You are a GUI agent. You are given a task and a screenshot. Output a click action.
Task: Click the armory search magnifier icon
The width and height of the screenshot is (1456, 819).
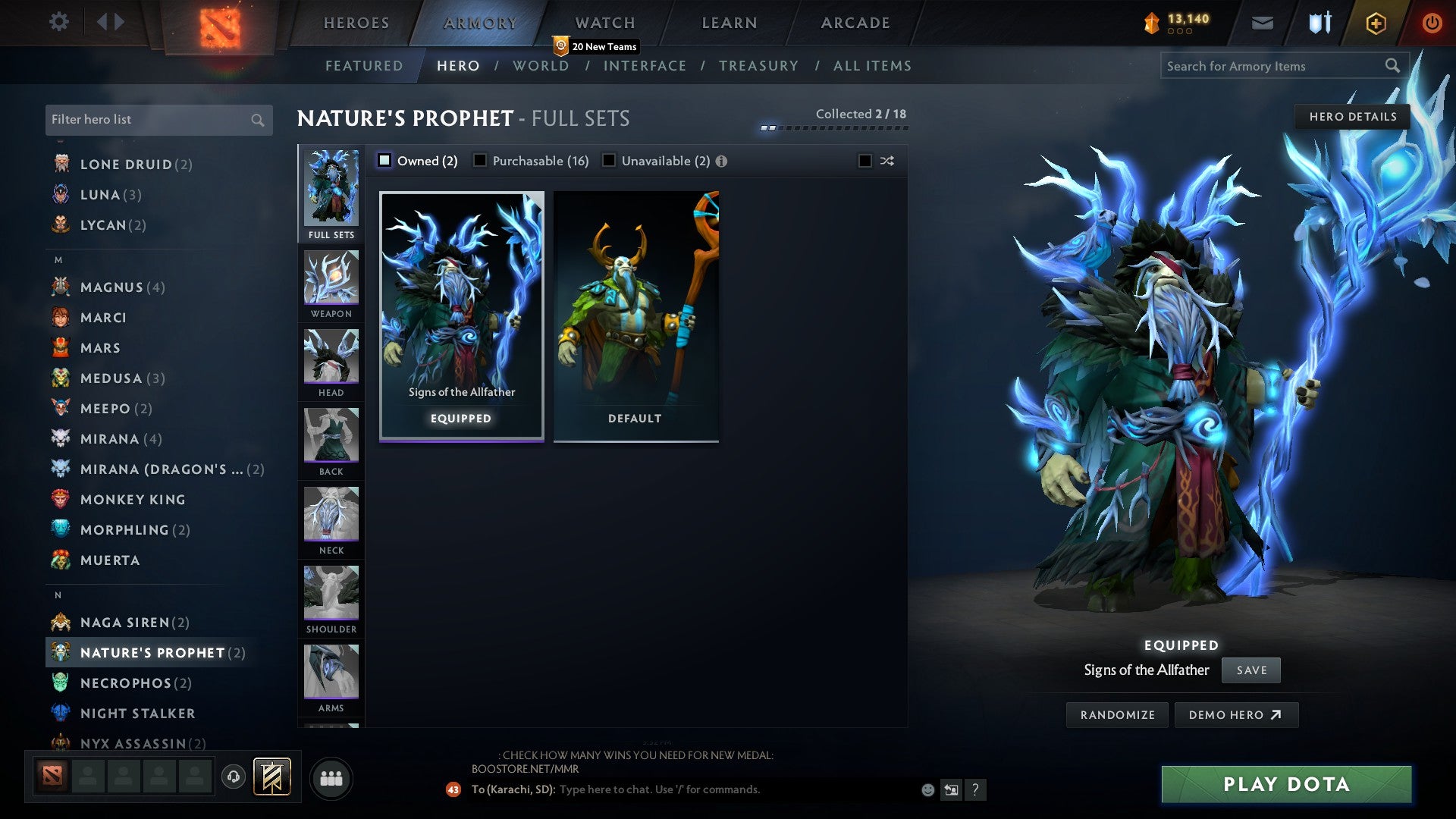1394,66
